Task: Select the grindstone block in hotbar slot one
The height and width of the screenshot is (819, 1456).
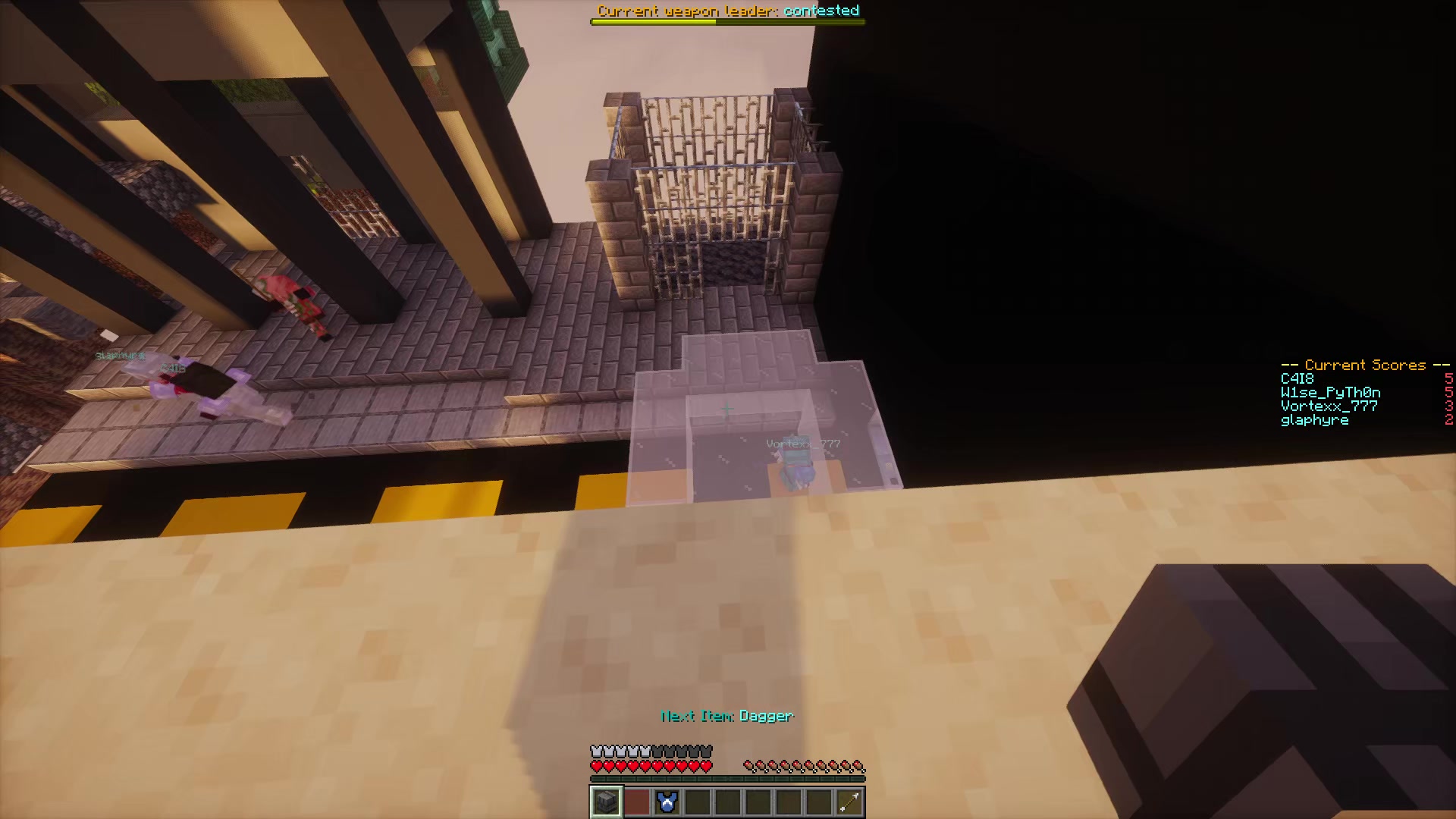Action: pos(605,802)
